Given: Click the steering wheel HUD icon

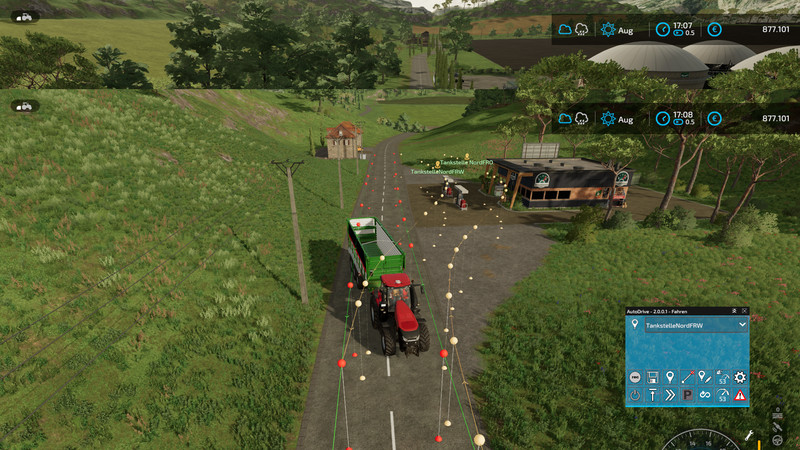Looking at the screenshot, I should tap(777, 439).
